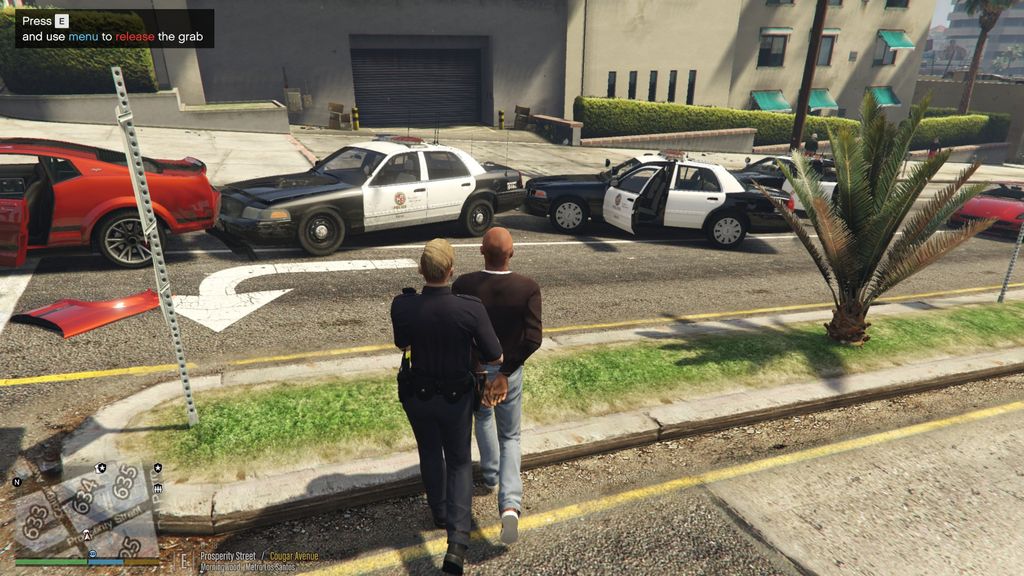Click the white player arrow on minimap
The image size is (1024, 576).
[x=87, y=535]
